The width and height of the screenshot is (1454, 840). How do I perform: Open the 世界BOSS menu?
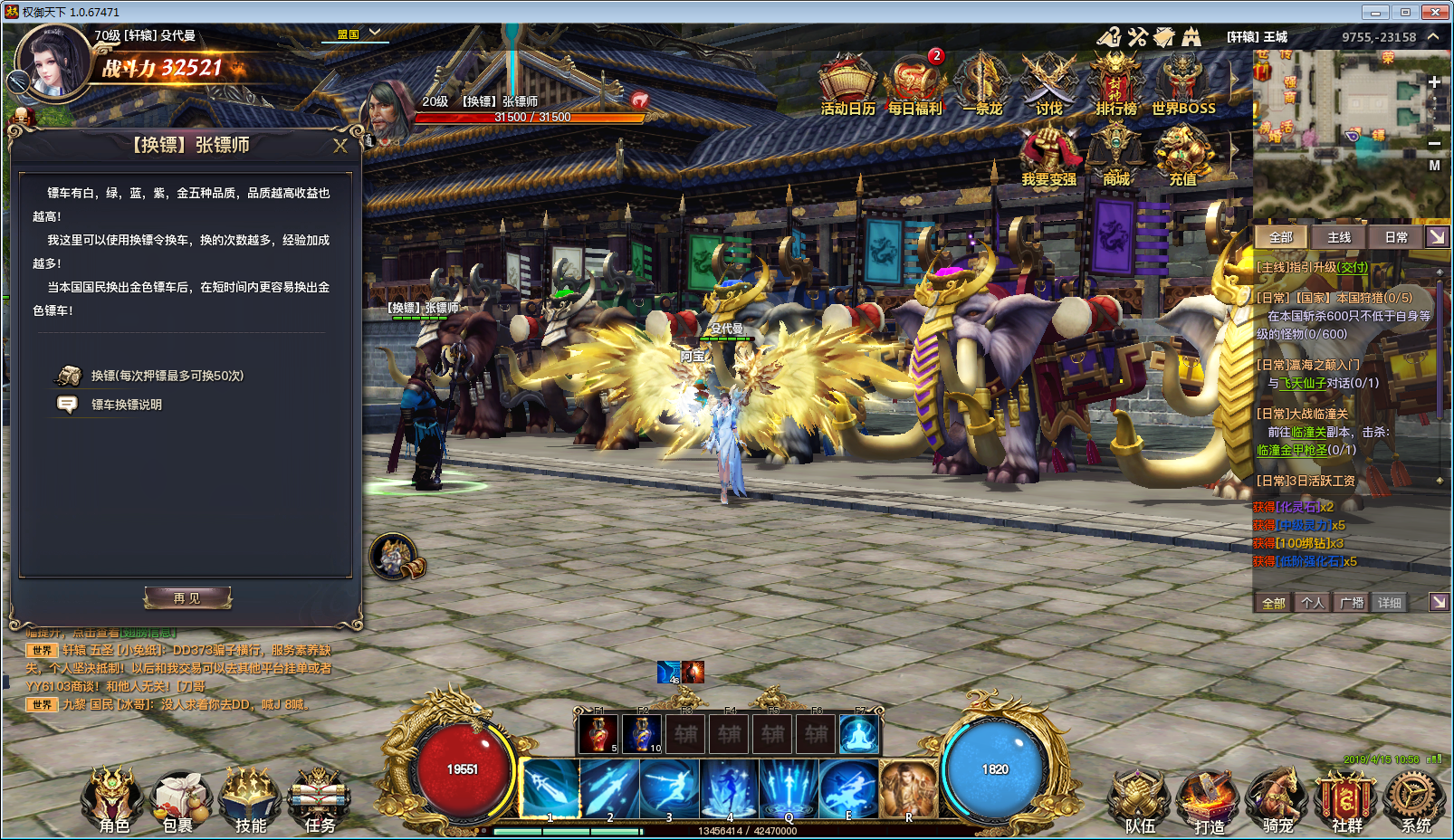click(1182, 85)
